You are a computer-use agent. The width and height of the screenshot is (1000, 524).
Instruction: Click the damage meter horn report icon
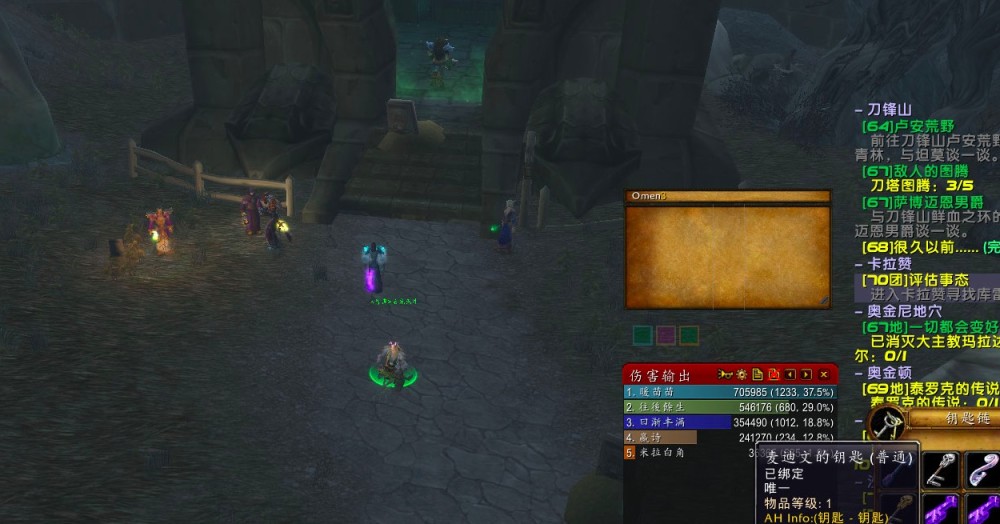(725, 375)
